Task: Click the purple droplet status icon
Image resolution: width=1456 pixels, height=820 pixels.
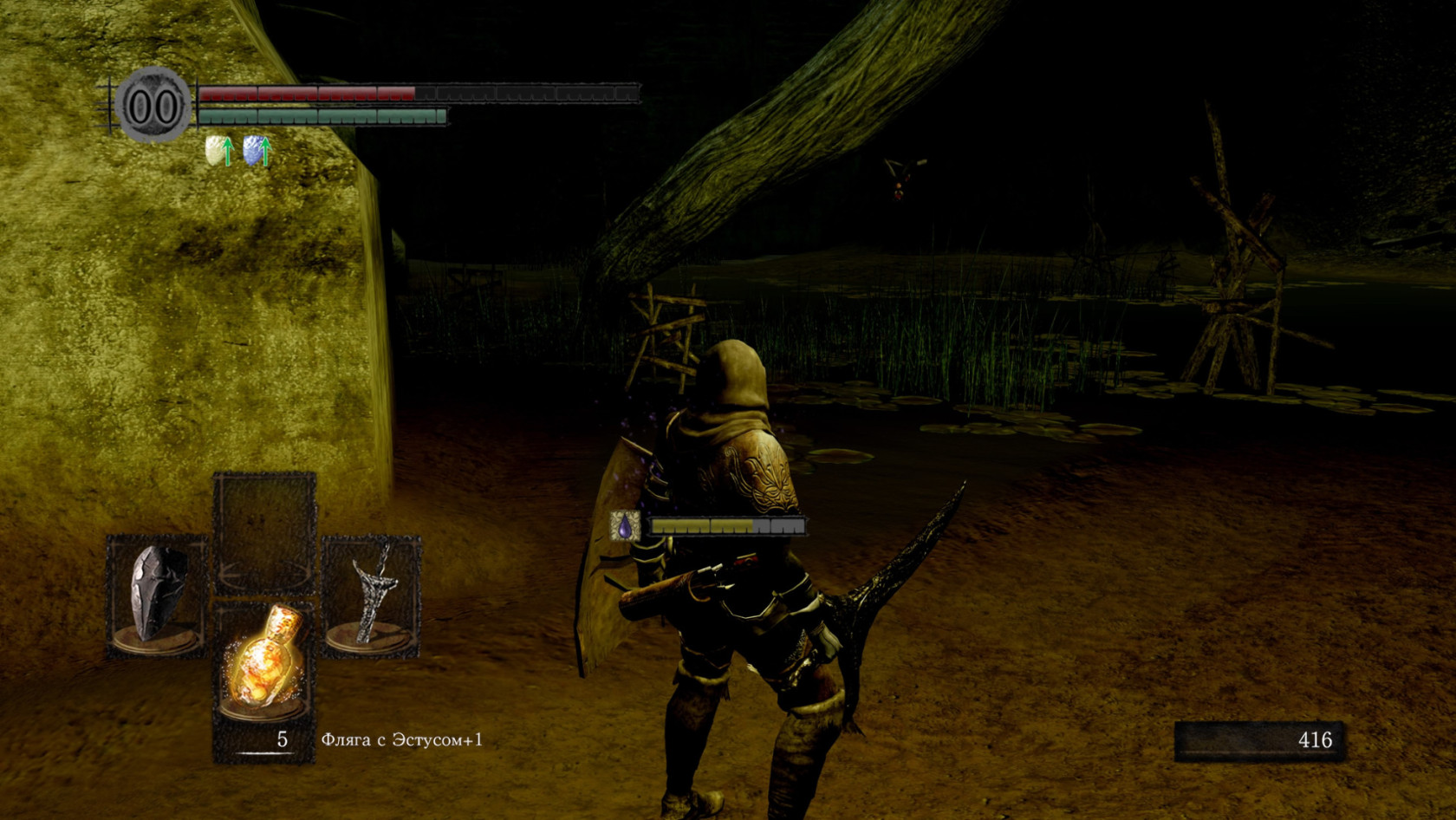Action: tap(624, 525)
